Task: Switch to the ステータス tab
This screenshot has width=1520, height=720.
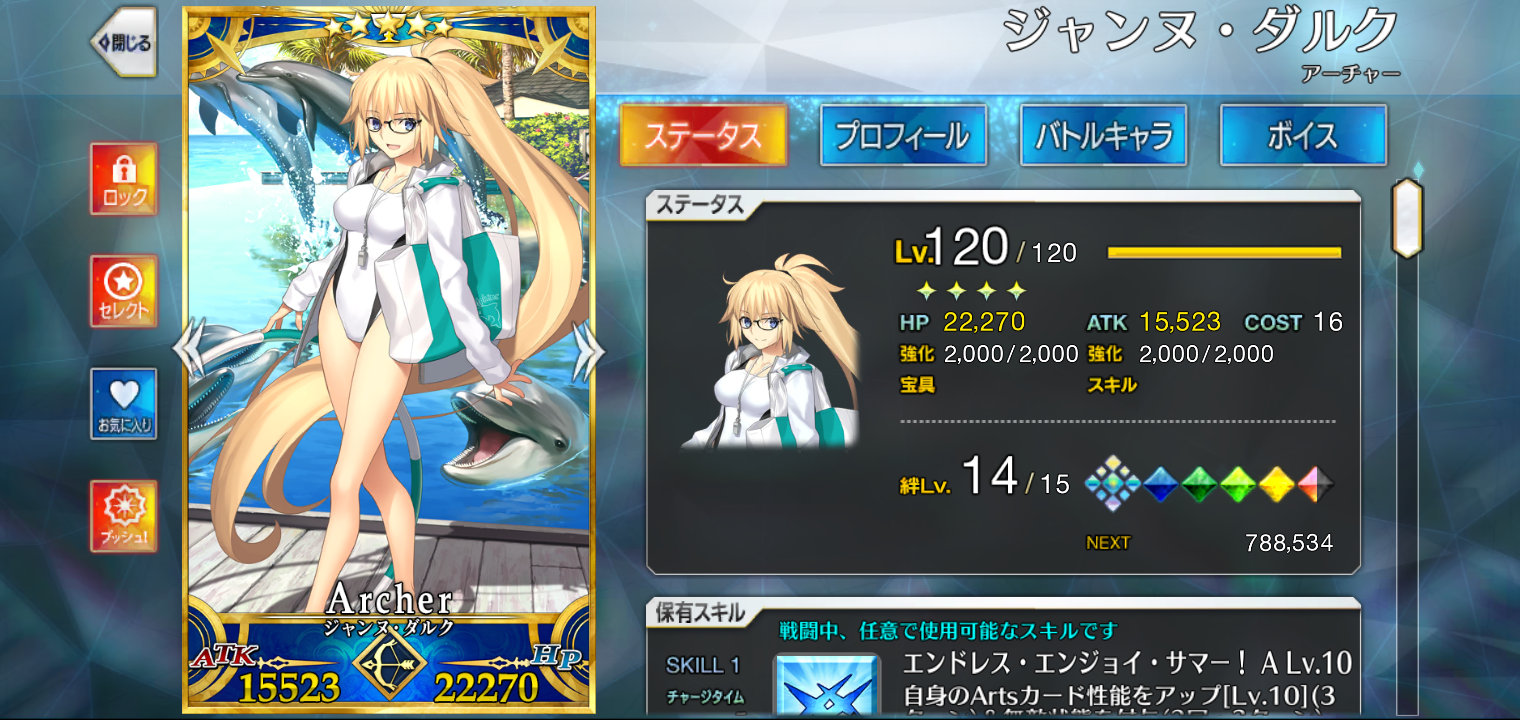Action: point(703,135)
